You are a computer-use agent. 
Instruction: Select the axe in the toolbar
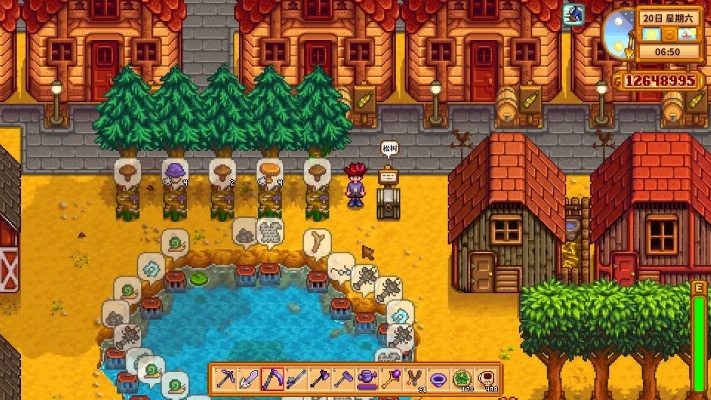(317, 379)
